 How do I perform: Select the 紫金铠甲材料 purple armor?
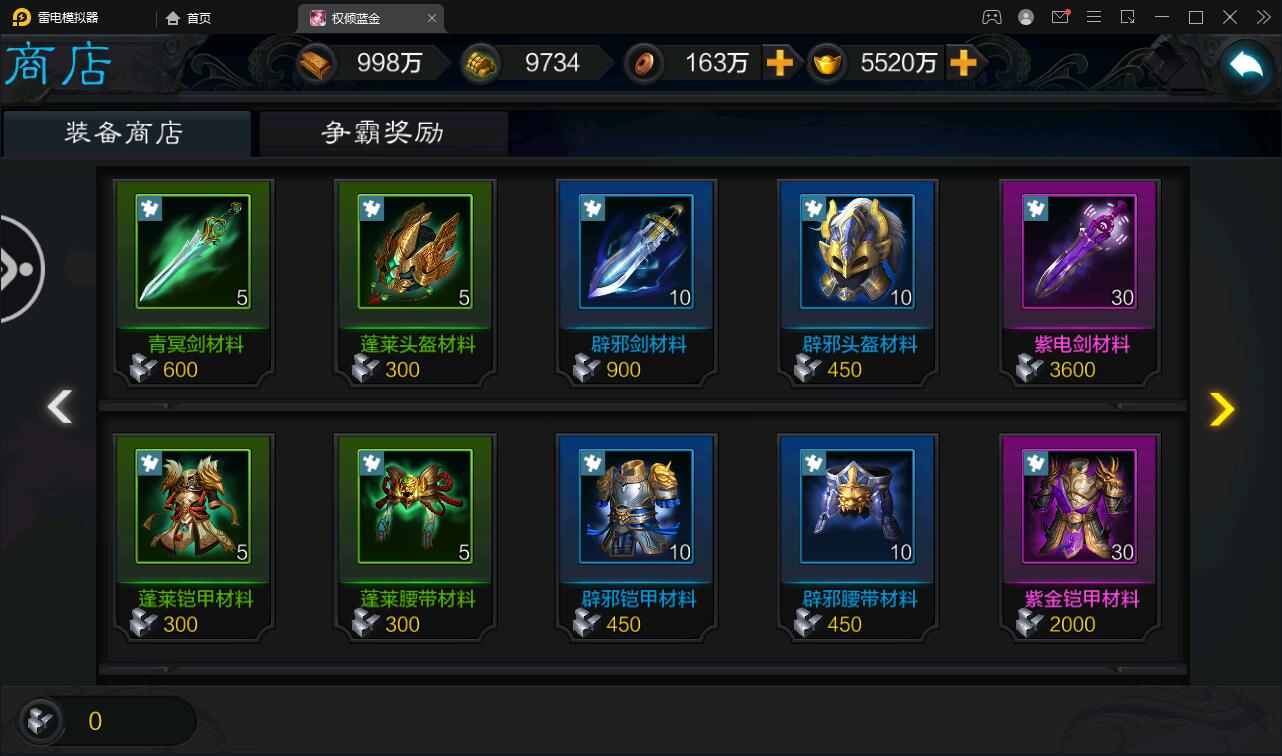tap(1080, 507)
